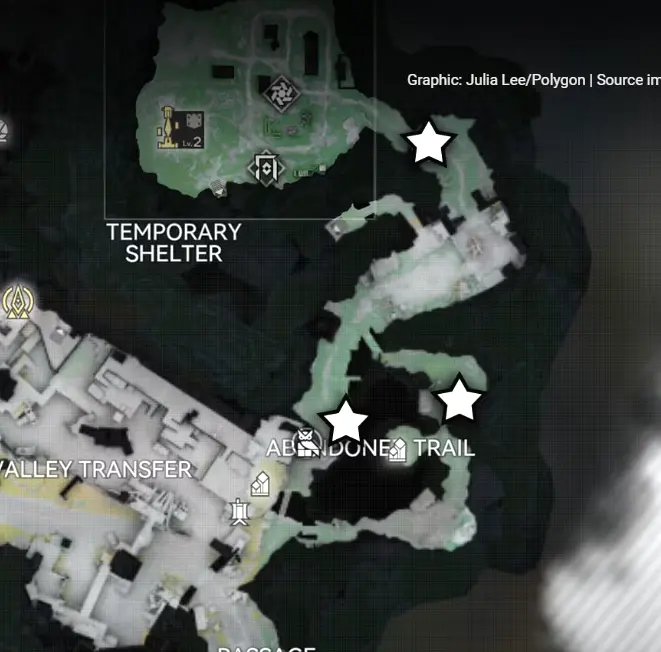Click the pinwheel diamond marker in Temporary Shelter
Screen dimensions: 661x652
277,93
